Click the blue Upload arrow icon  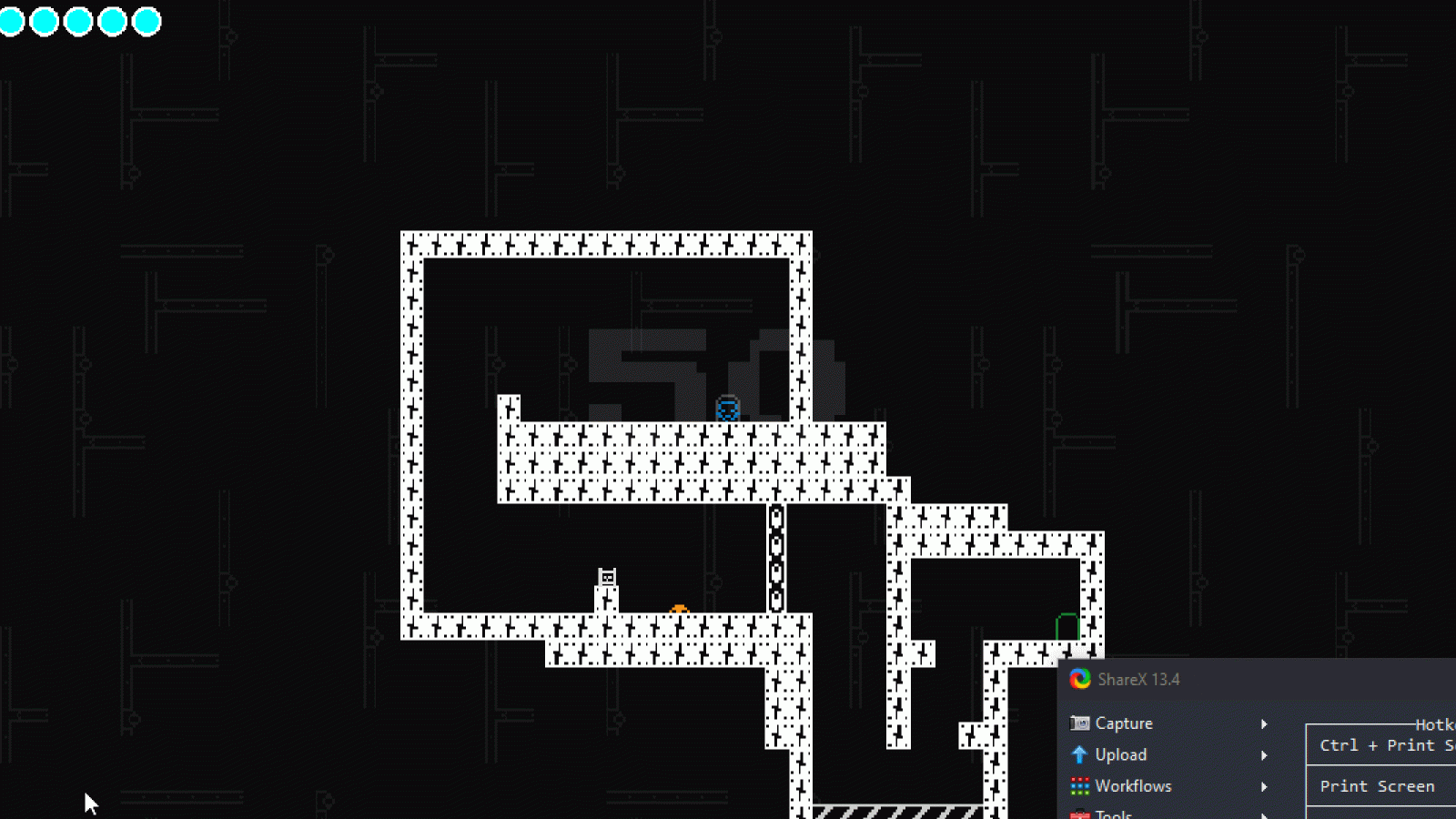coord(1079,754)
